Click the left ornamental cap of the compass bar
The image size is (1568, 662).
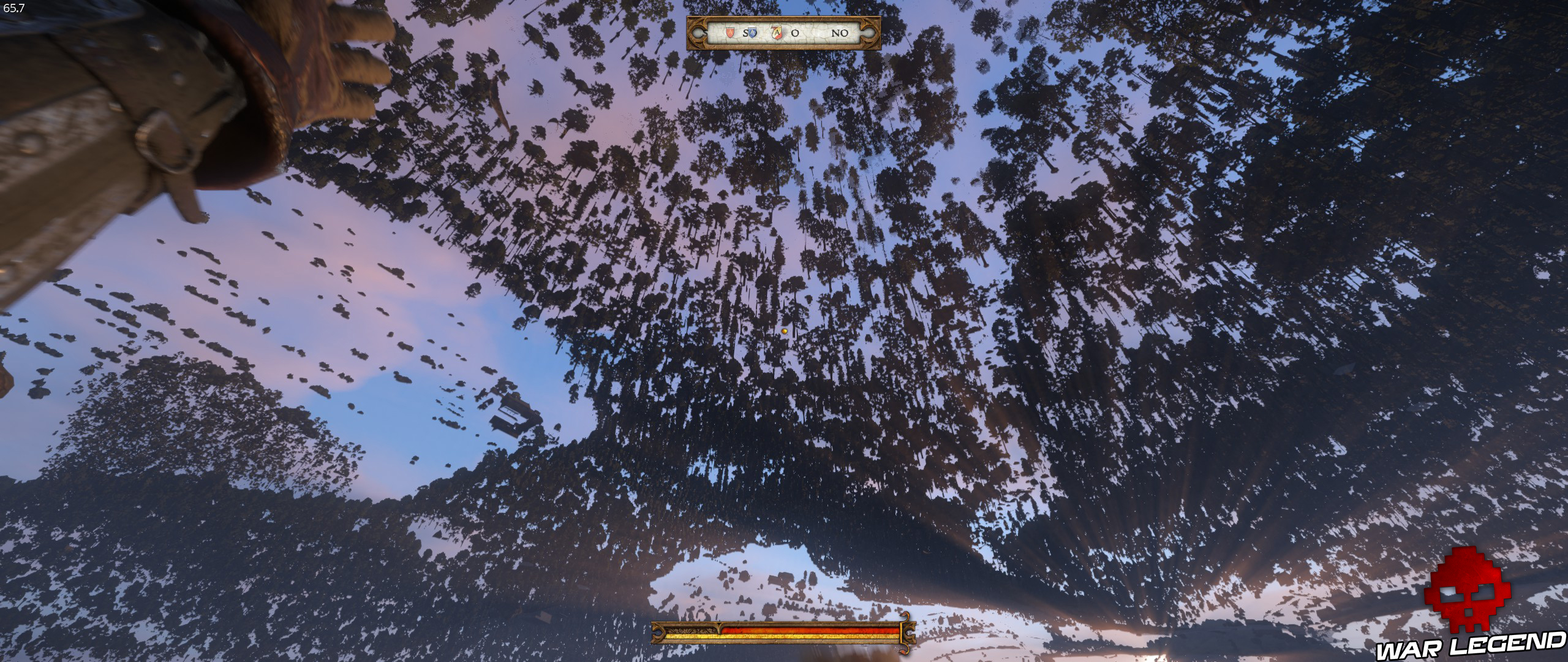pos(698,34)
